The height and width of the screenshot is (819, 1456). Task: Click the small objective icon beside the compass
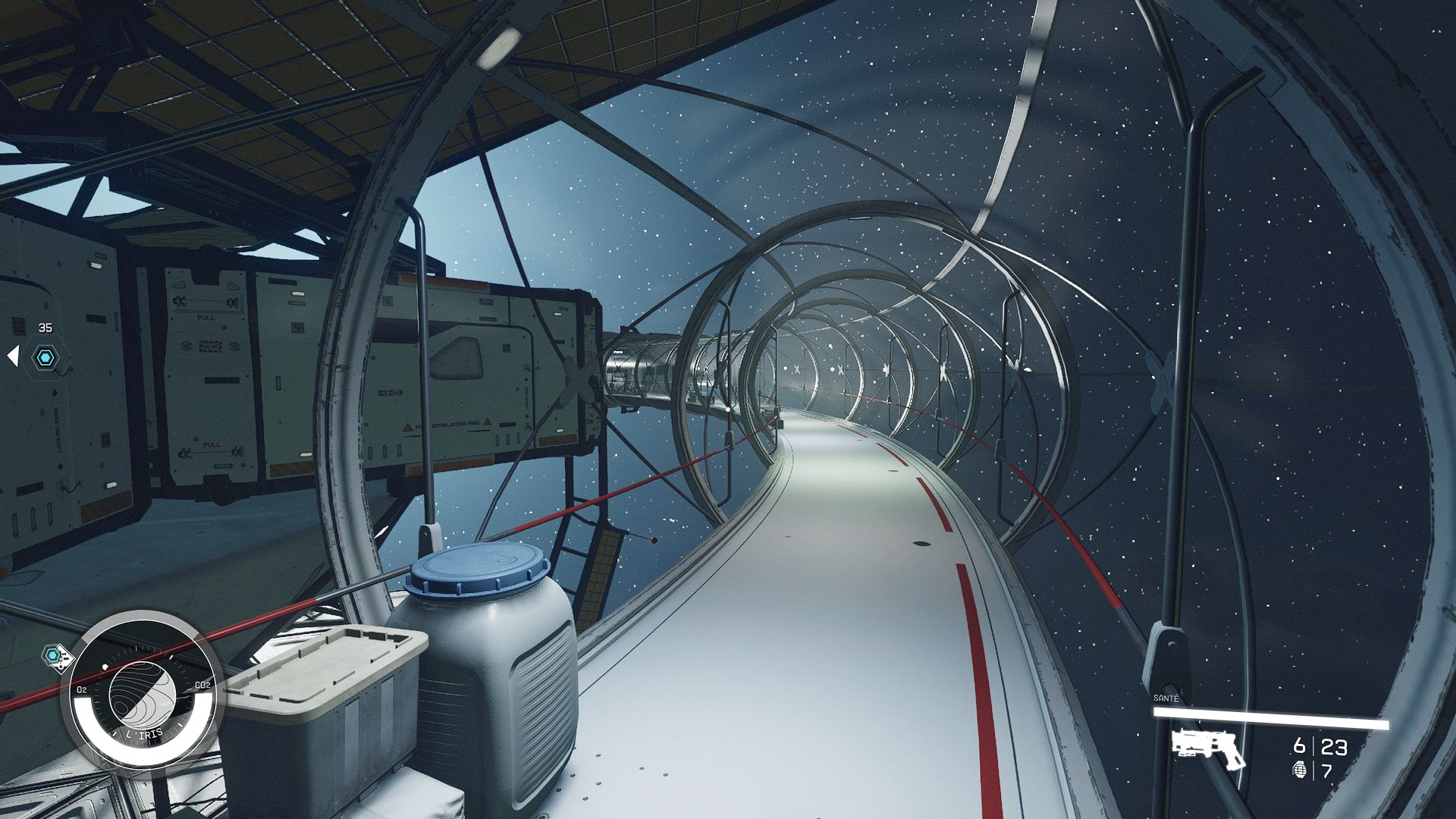click(55, 654)
